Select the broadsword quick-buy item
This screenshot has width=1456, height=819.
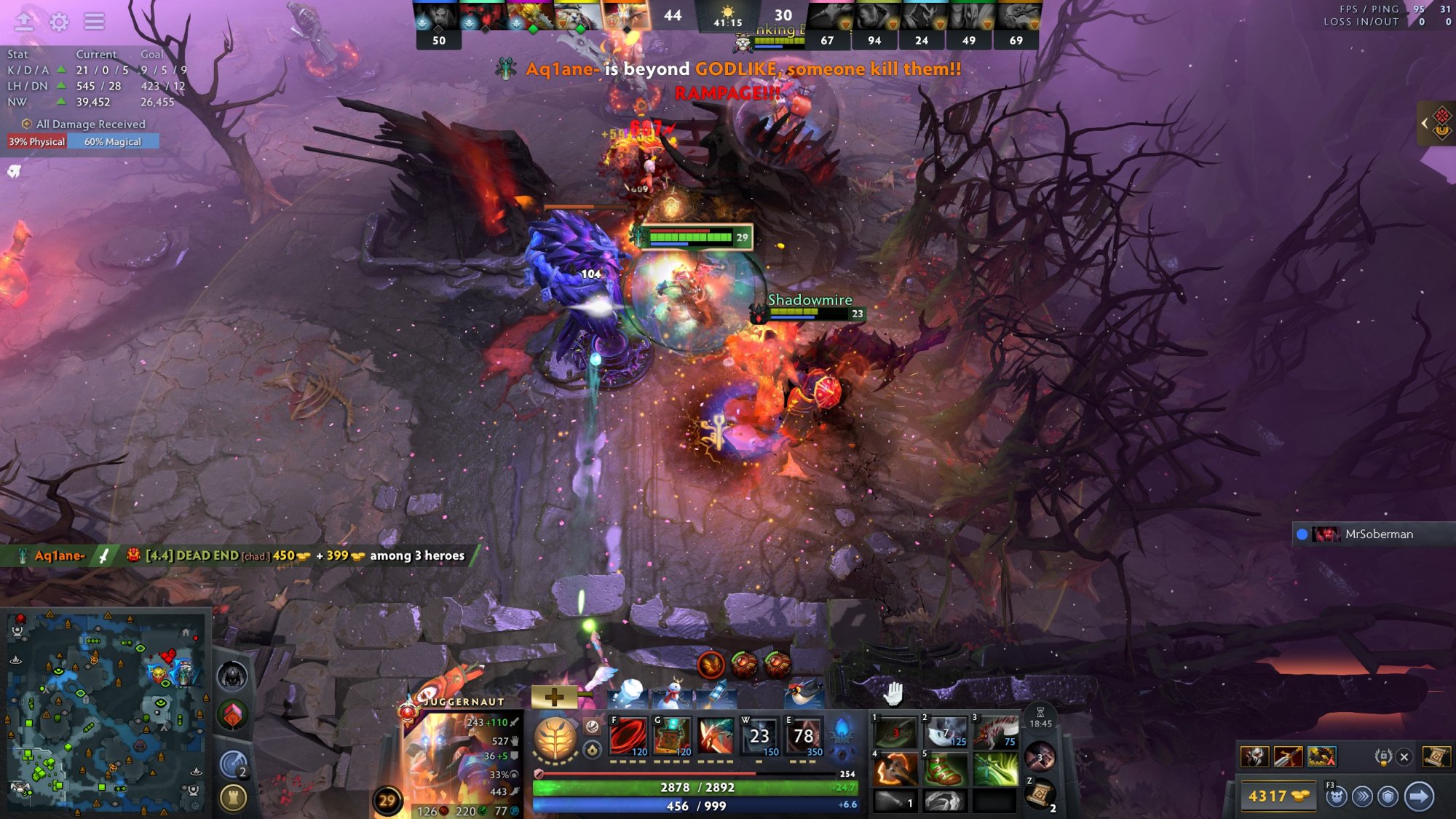point(1288,757)
